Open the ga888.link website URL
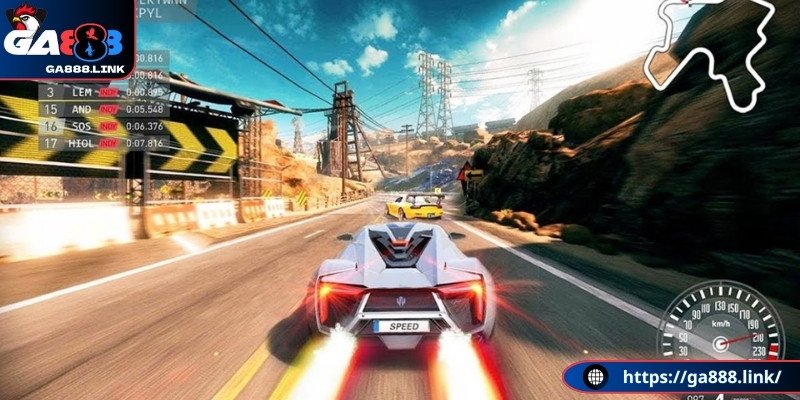This screenshot has width=800, height=400. click(692, 378)
